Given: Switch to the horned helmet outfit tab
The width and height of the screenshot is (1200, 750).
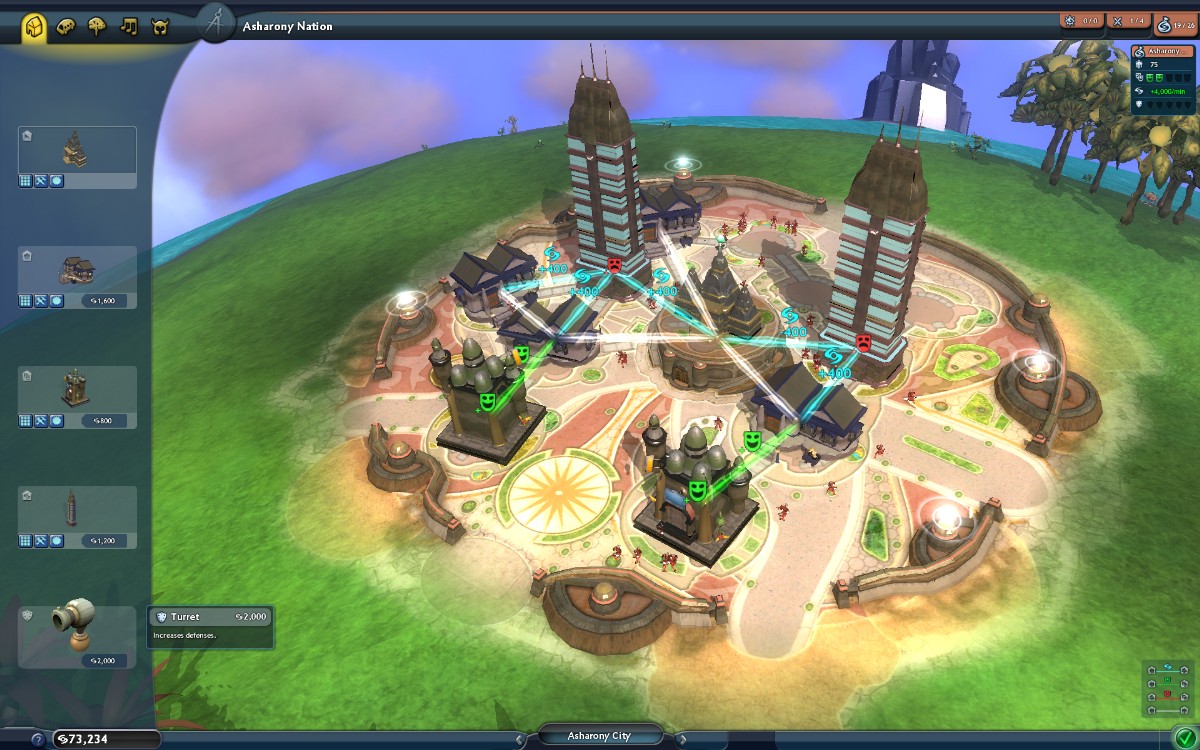Looking at the screenshot, I should pos(159,27).
